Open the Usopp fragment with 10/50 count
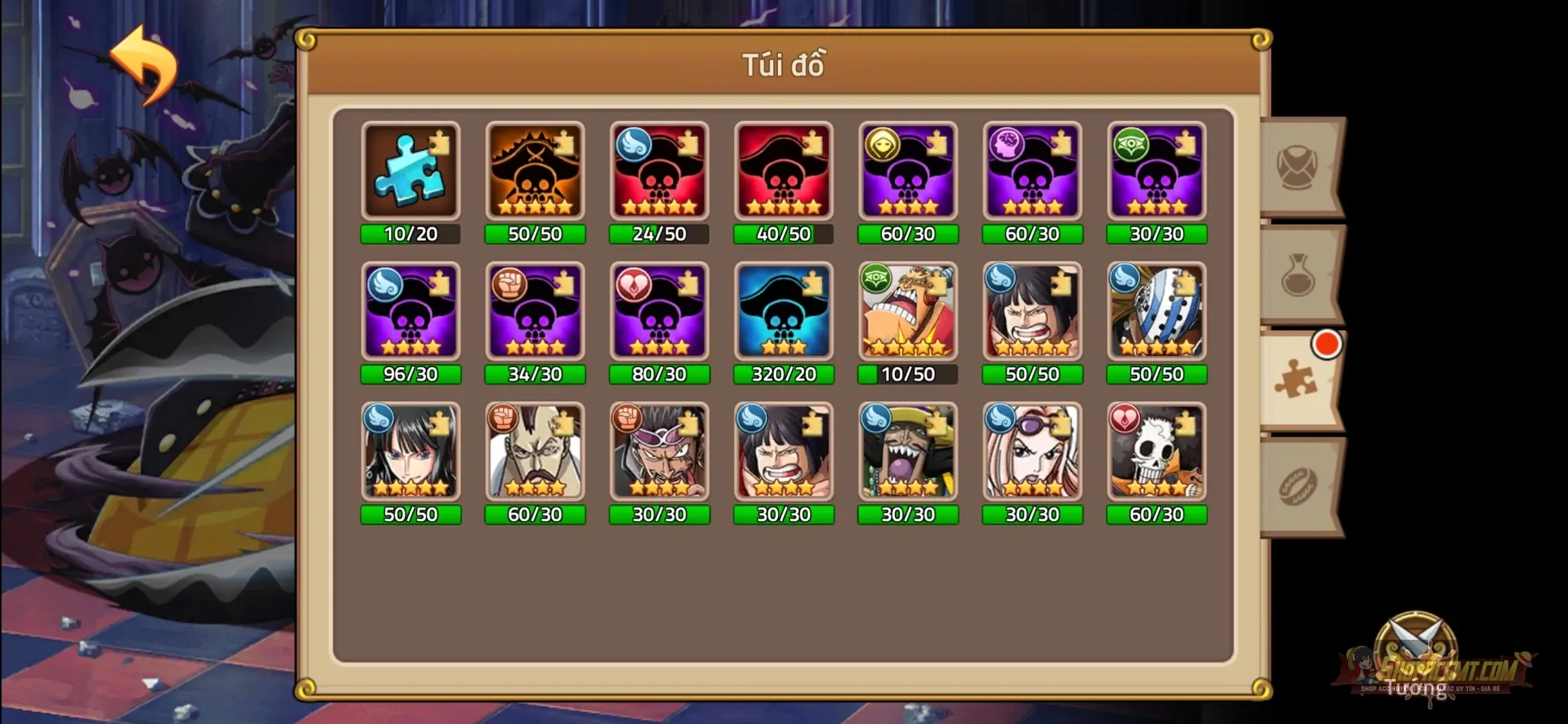This screenshot has height=724, width=1568. (908, 312)
